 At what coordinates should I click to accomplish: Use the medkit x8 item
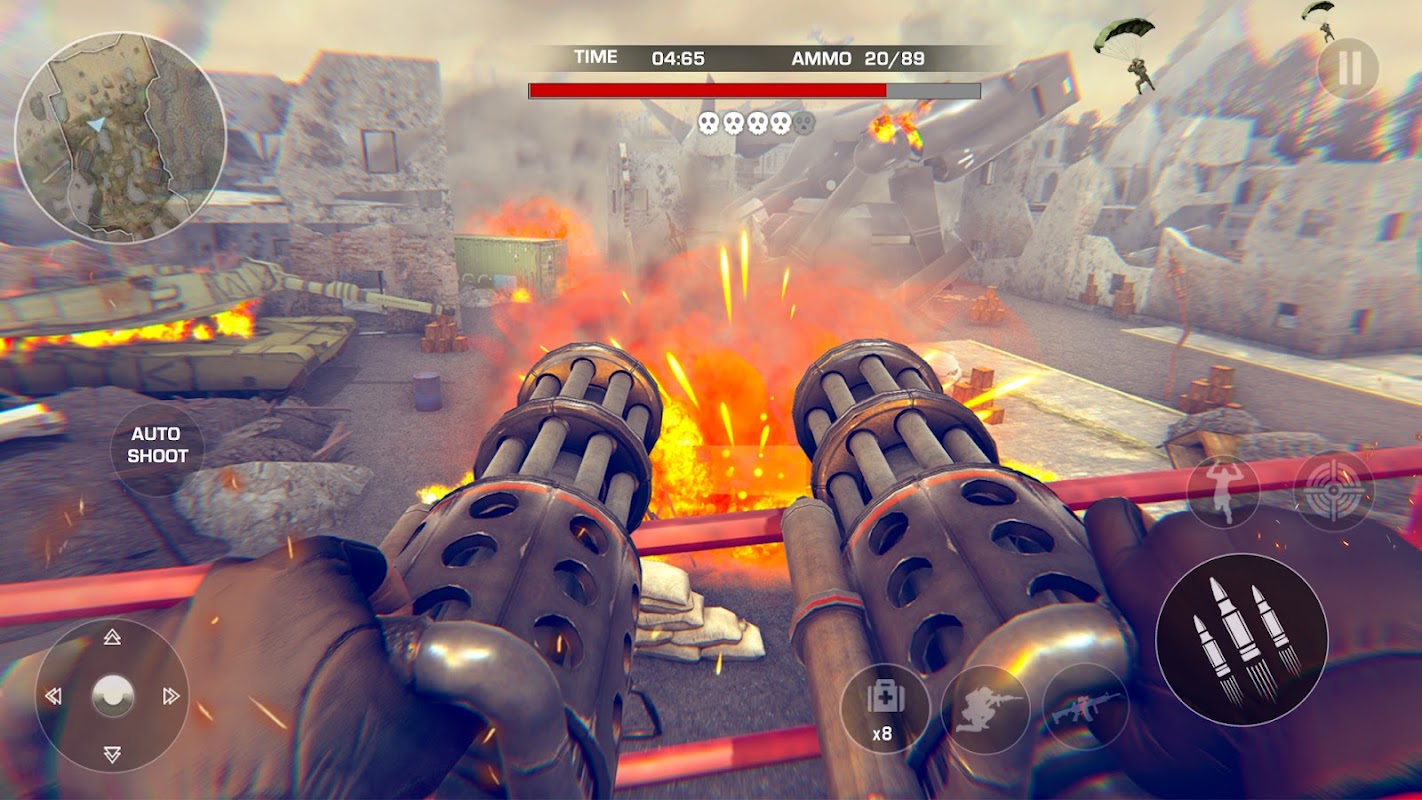(884, 708)
